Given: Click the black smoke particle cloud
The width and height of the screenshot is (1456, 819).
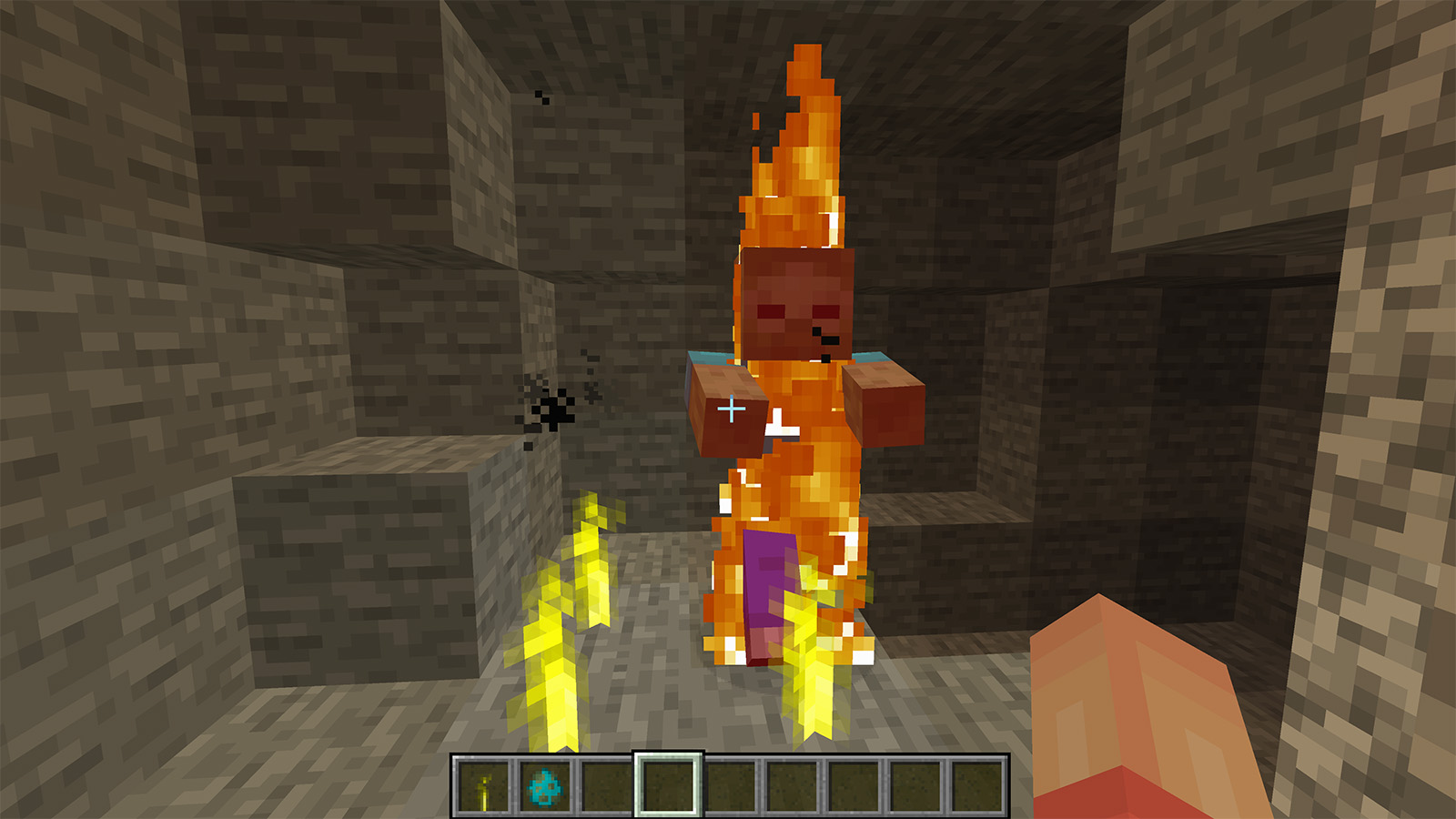Looking at the screenshot, I should pyautogui.click(x=553, y=409).
